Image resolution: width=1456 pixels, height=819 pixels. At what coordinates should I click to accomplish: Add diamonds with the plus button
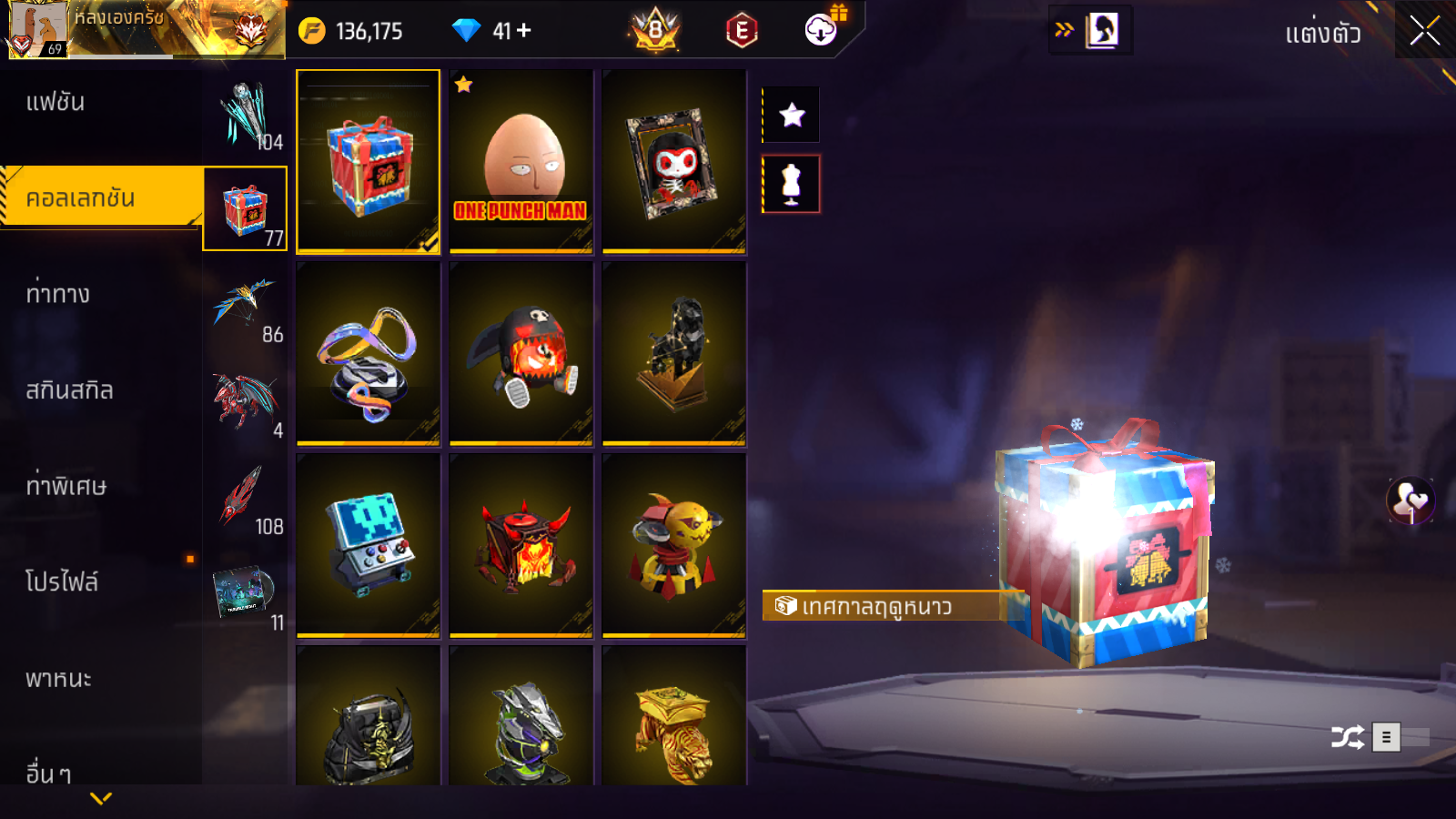pyautogui.click(x=524, y=31)
